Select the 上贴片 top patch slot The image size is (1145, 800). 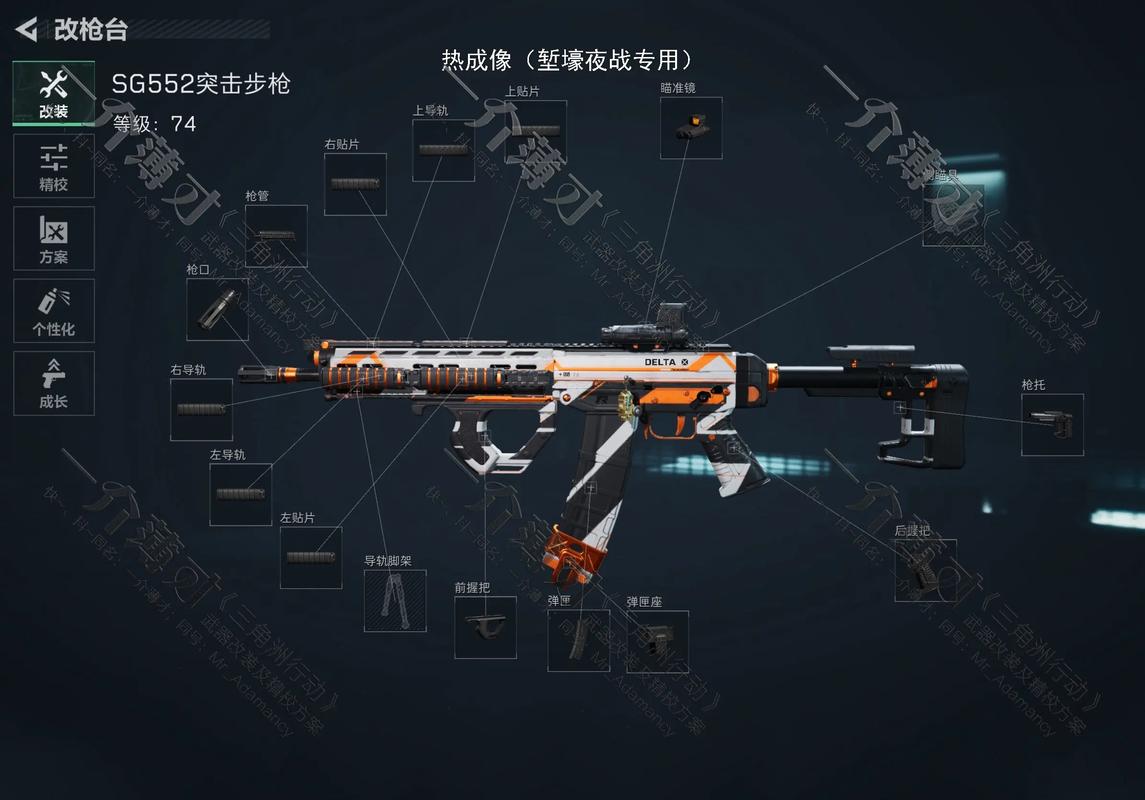point(535,131)
